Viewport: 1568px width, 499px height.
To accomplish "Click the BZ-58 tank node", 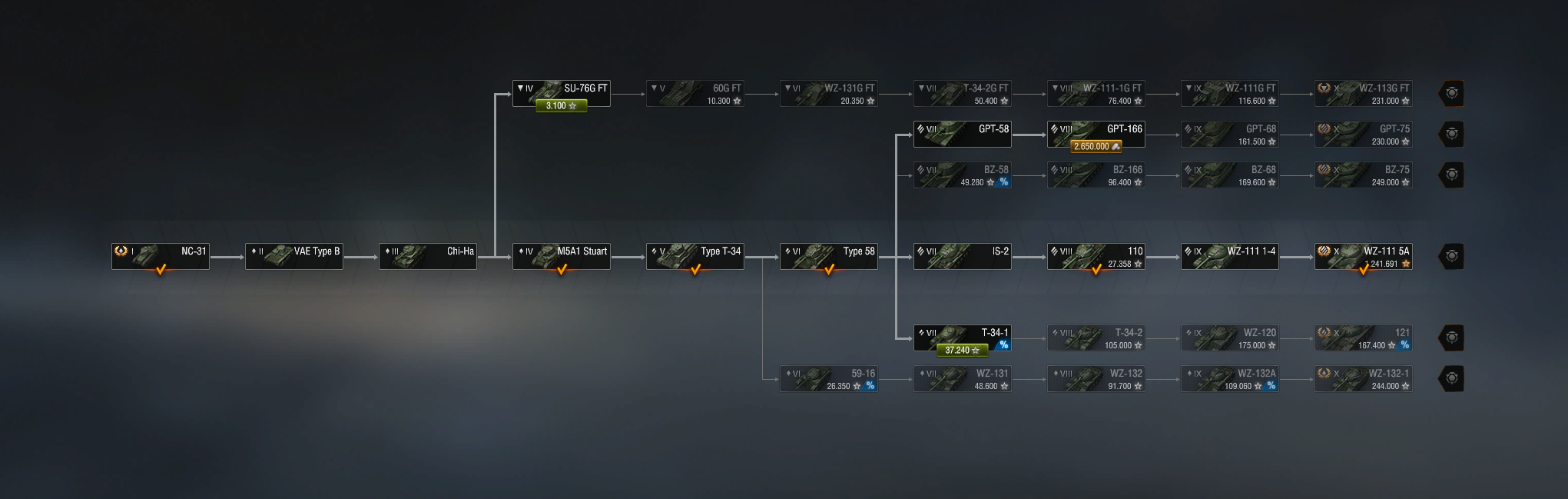I will [x=962, y=175].
